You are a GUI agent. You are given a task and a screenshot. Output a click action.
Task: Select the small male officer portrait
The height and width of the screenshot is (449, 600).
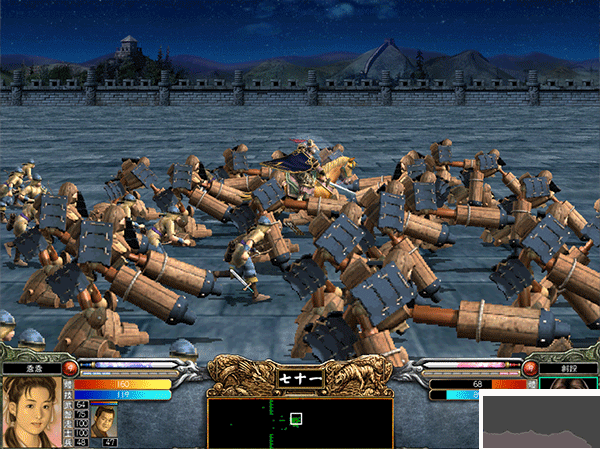(x=104, y=421)
